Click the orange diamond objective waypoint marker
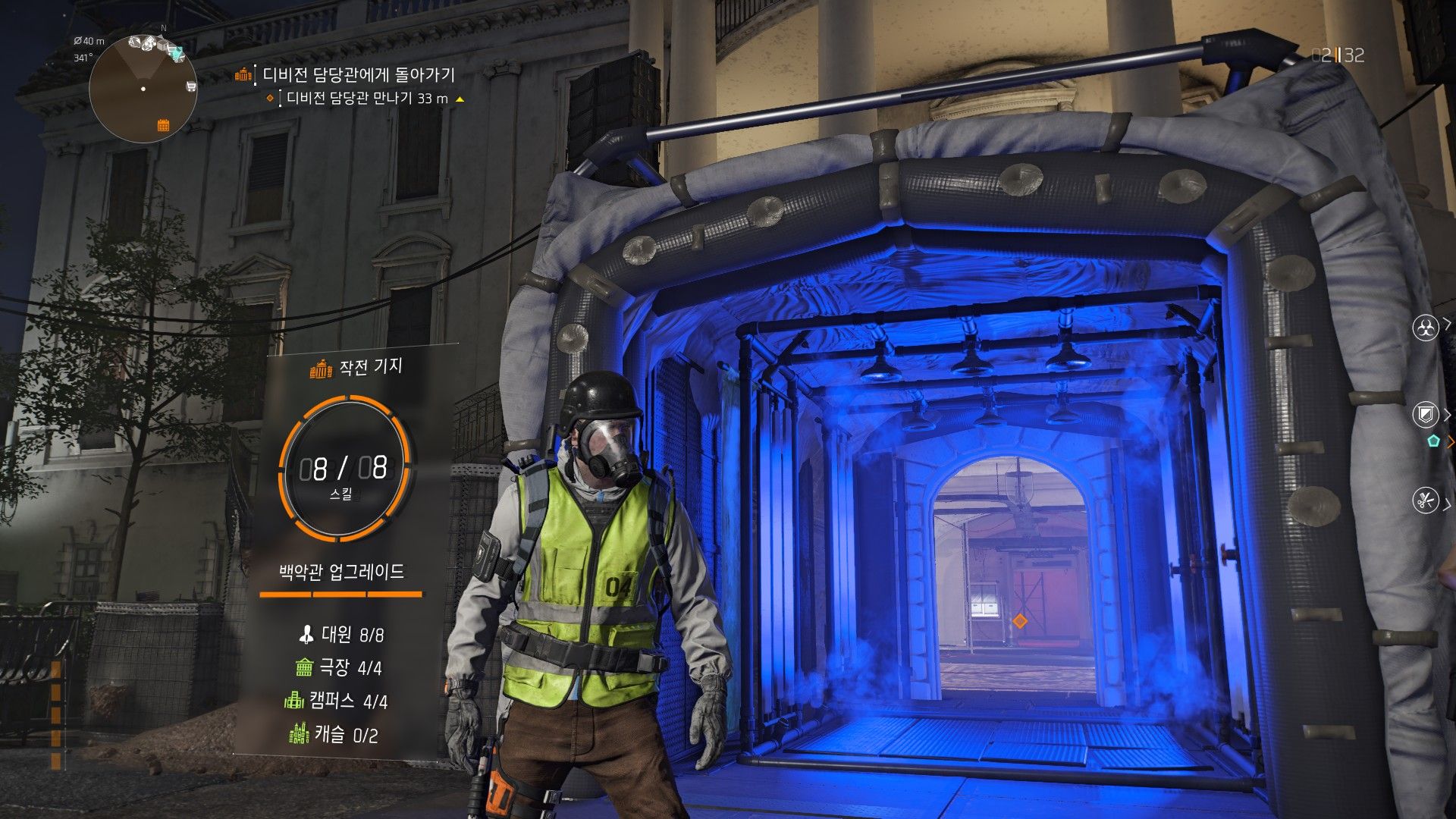 pyautogui.click(x=1019, y=621)
